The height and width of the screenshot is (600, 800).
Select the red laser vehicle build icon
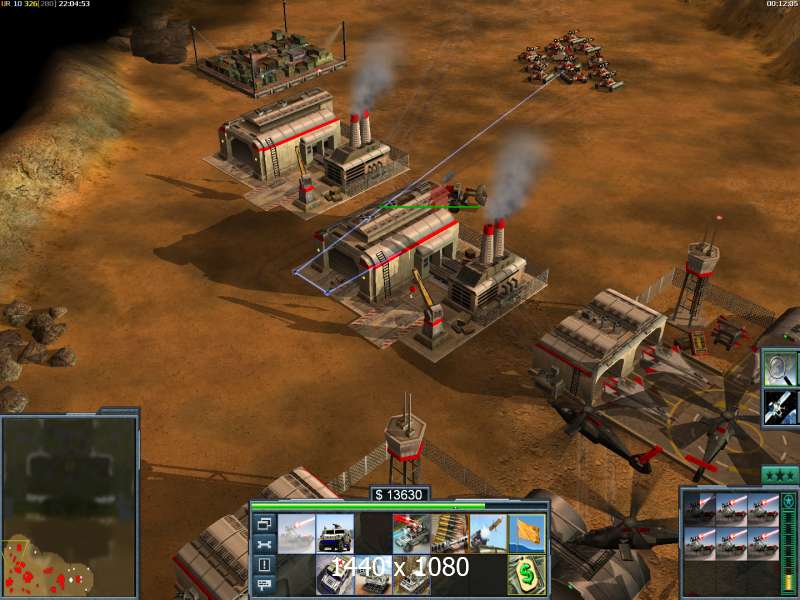(x=411, y=534)
